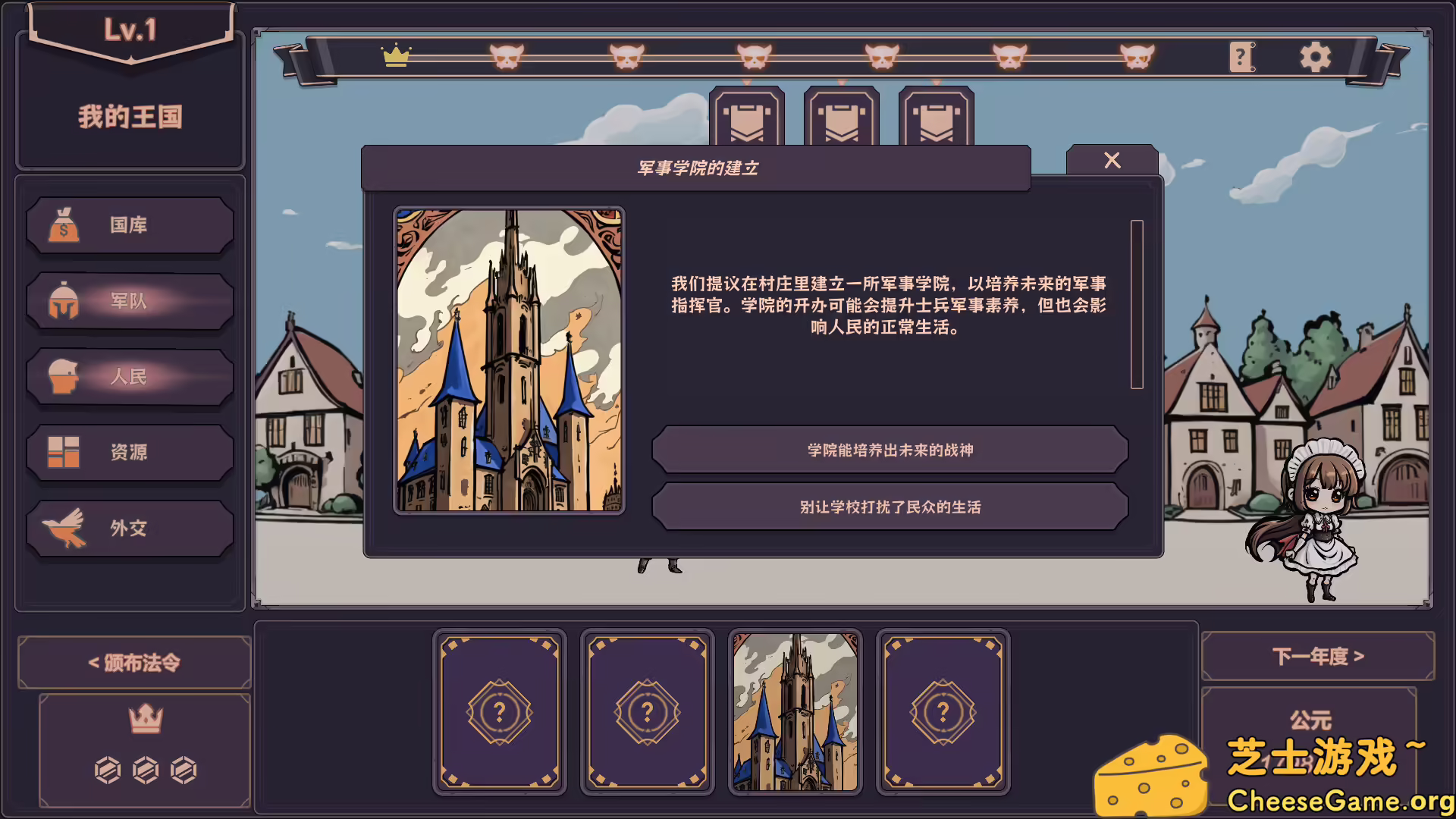Click the crown icon on the progress bar
Screen dimensions: 1456x819
coord(397,55)
